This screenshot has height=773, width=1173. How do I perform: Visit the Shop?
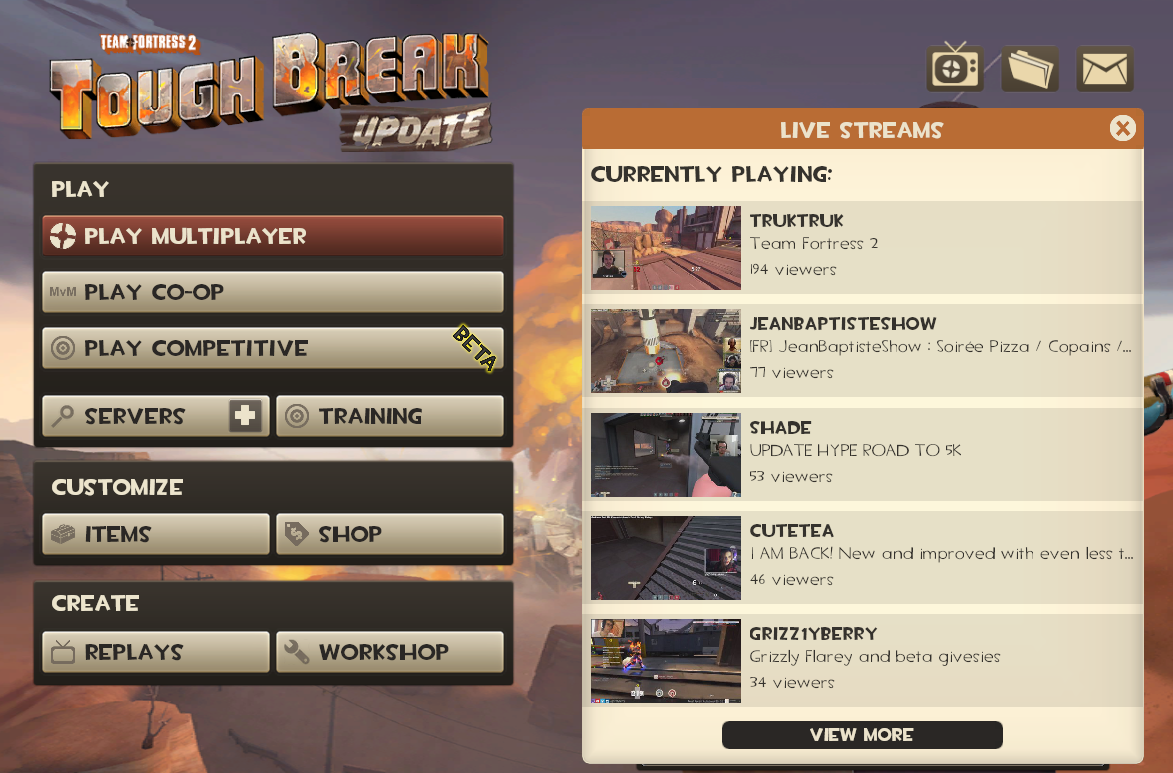click(x=389, y=534)
